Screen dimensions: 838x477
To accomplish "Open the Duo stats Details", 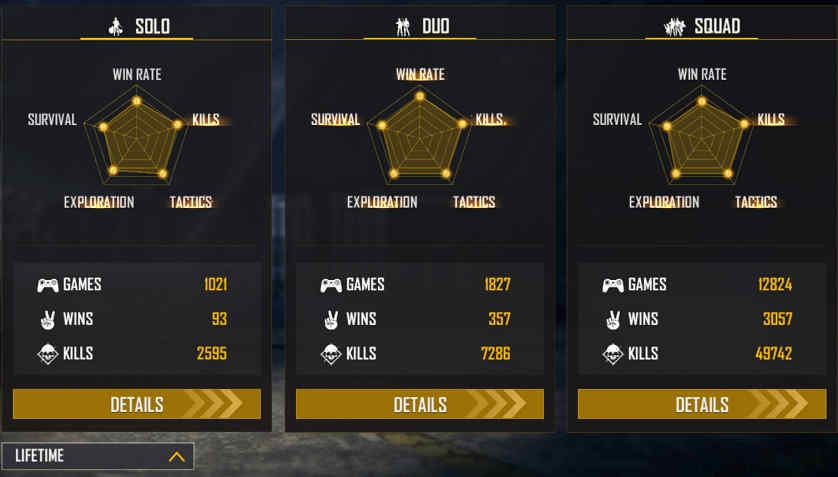I will (419, 404).
